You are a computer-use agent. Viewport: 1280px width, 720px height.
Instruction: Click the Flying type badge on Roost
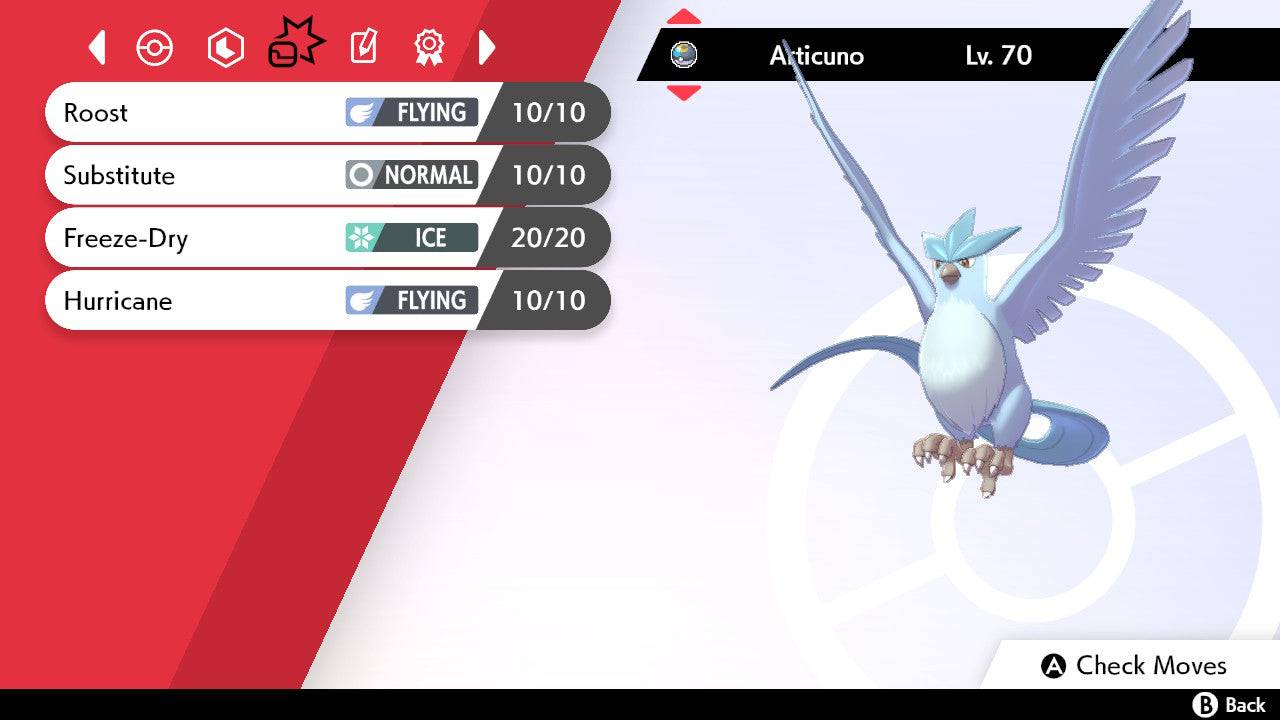pyautogui.click(x=410, y=112)
